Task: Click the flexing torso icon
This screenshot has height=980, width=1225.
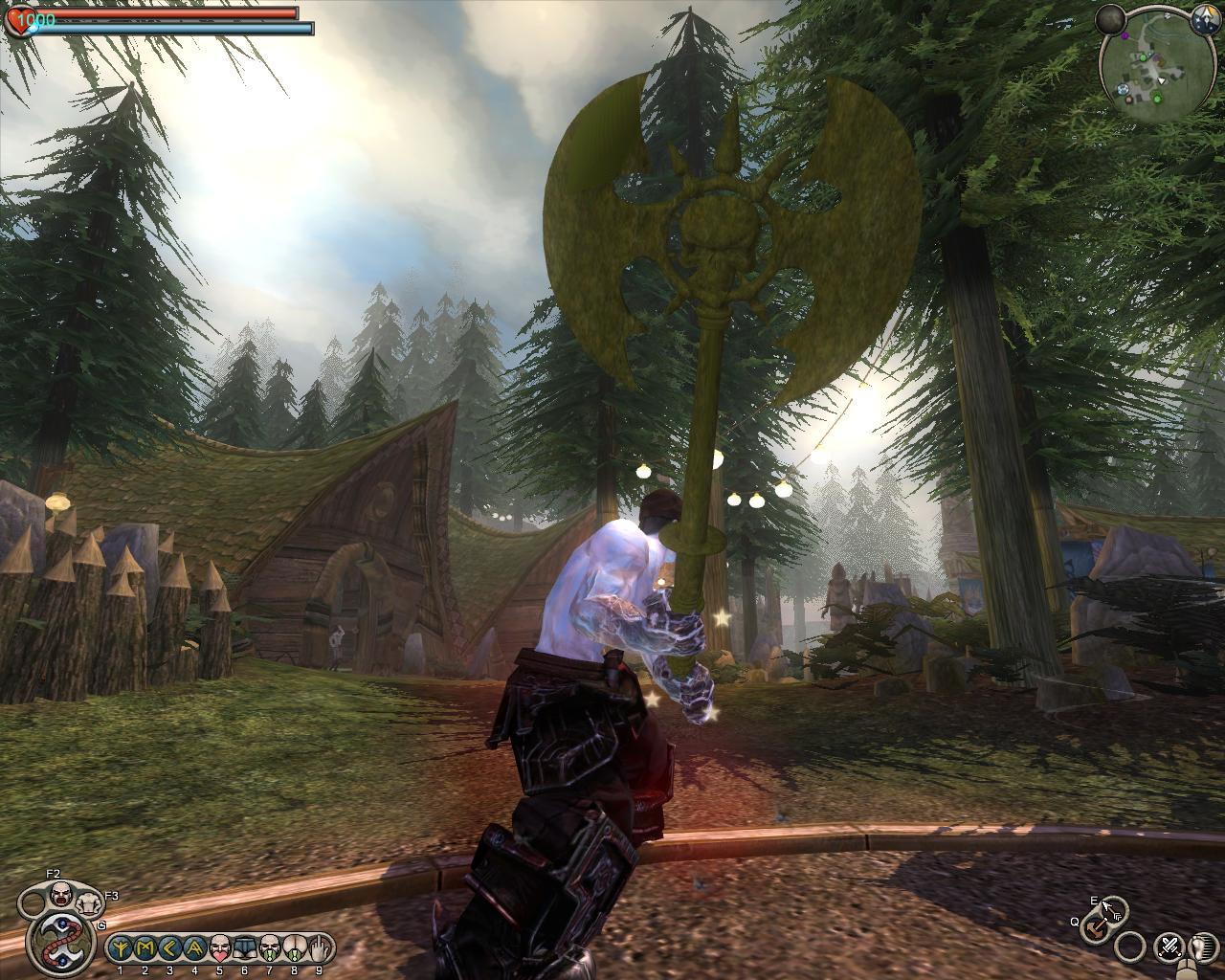Action: 90,902
